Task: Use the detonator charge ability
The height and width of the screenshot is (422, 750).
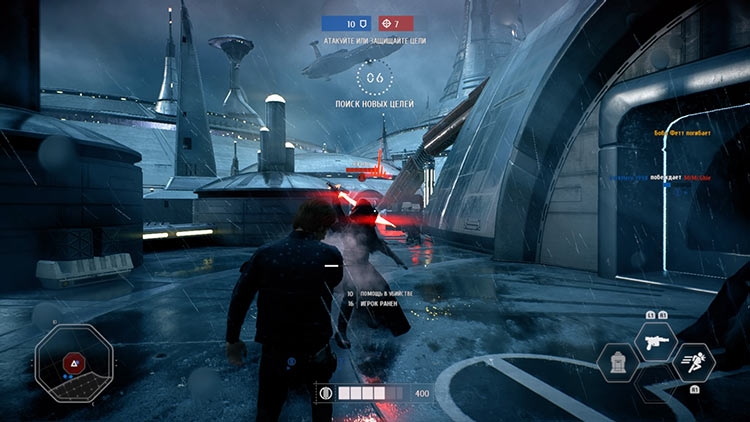Action: (618, 363)
